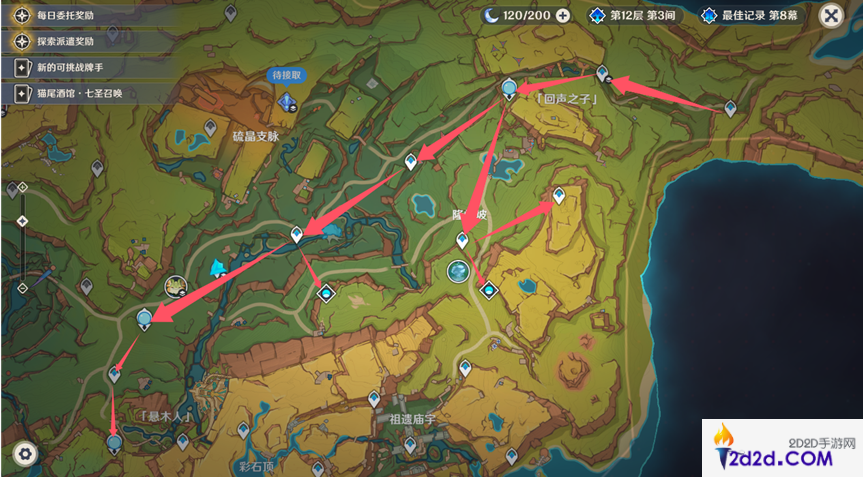Viewport: 863px width, 477px height.
Task: Select the player portrait marker on the map
Action: coord(177,287)
